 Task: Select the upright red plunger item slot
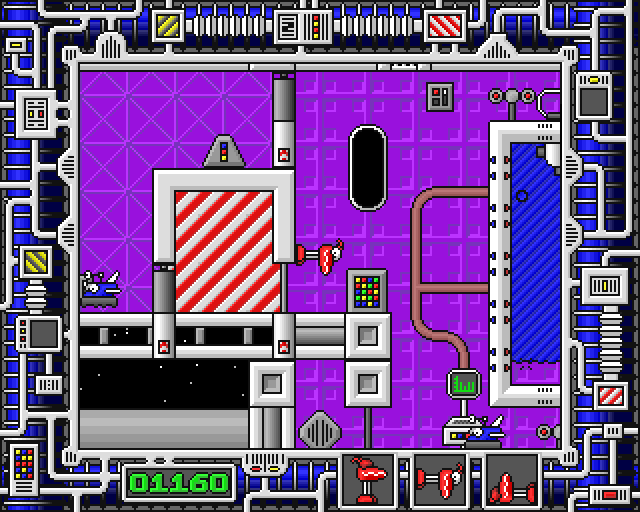point(369,482)
